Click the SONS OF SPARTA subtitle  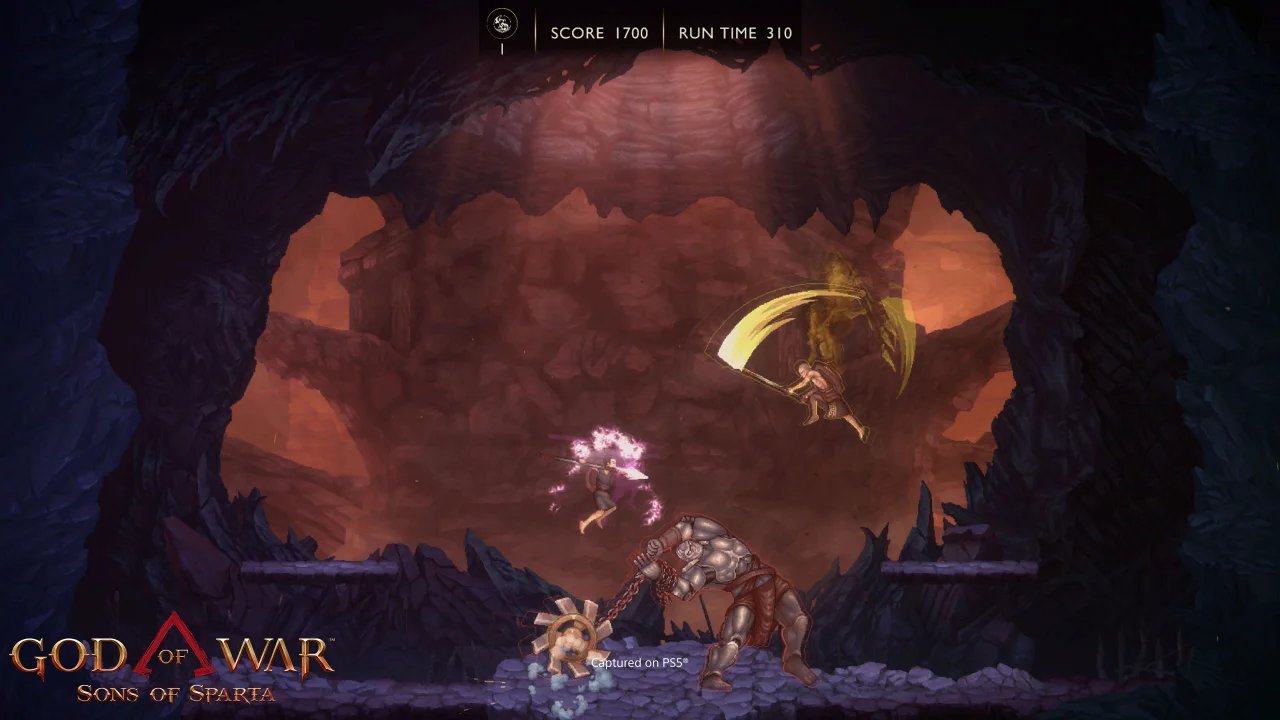coord(175,692)
